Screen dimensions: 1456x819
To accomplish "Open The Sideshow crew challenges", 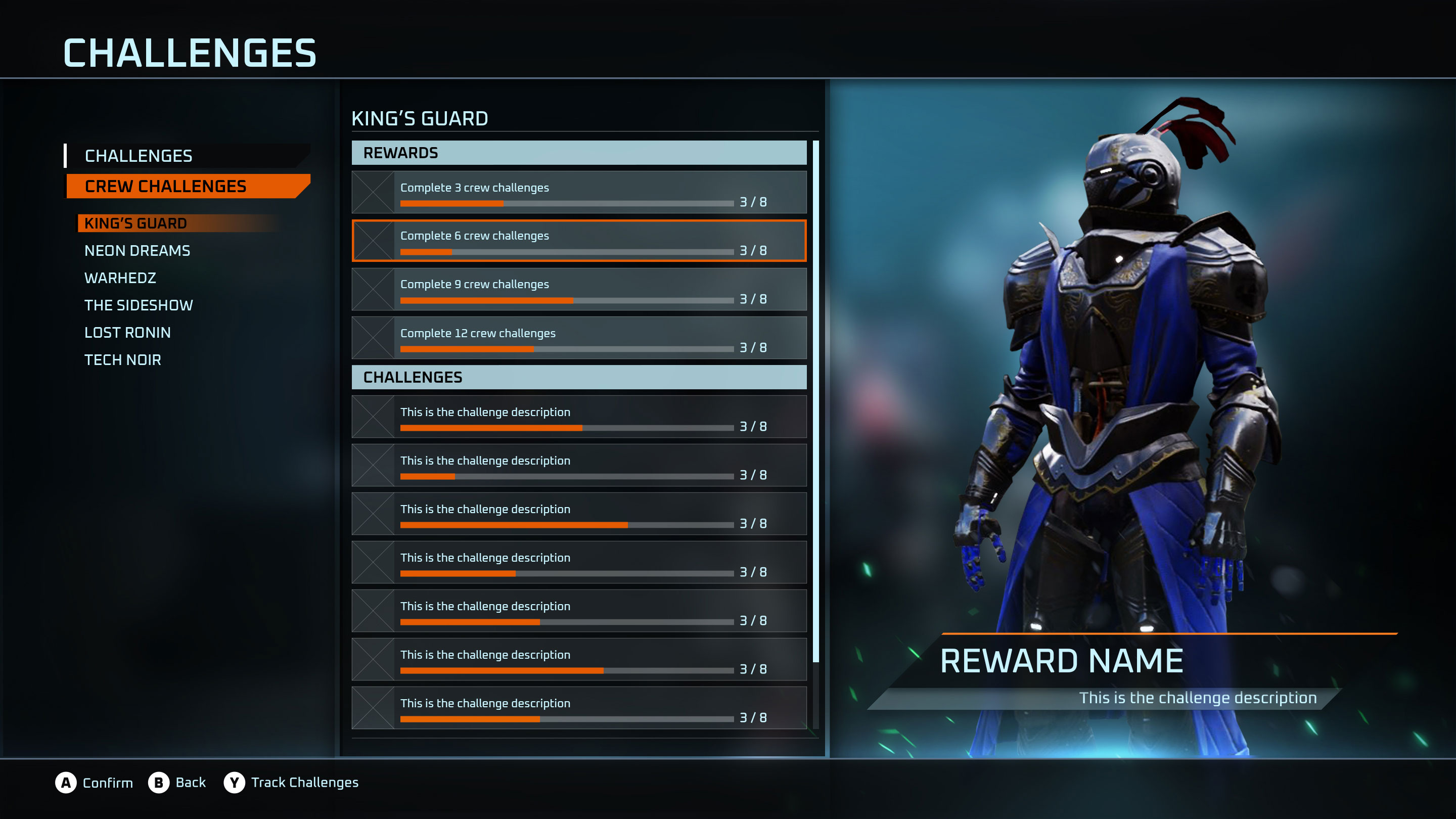I will click(x=139, y=305).
